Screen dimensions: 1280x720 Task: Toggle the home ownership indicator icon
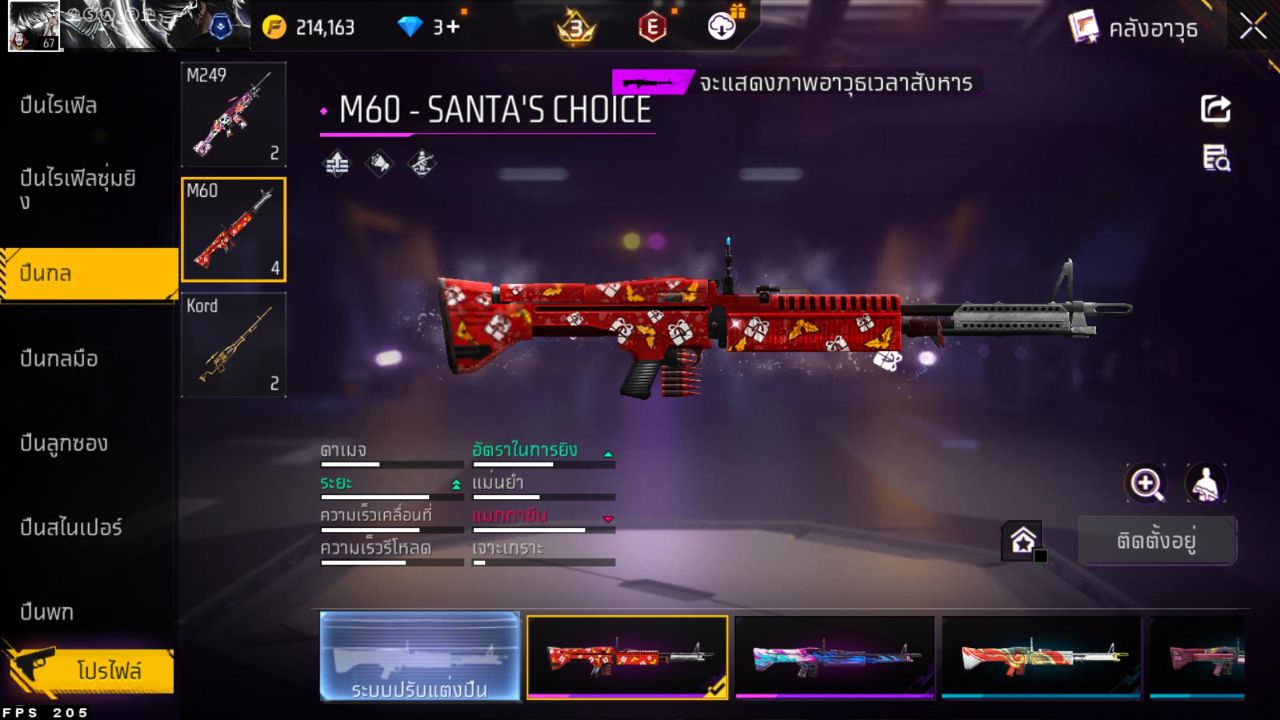[1022, 539]
